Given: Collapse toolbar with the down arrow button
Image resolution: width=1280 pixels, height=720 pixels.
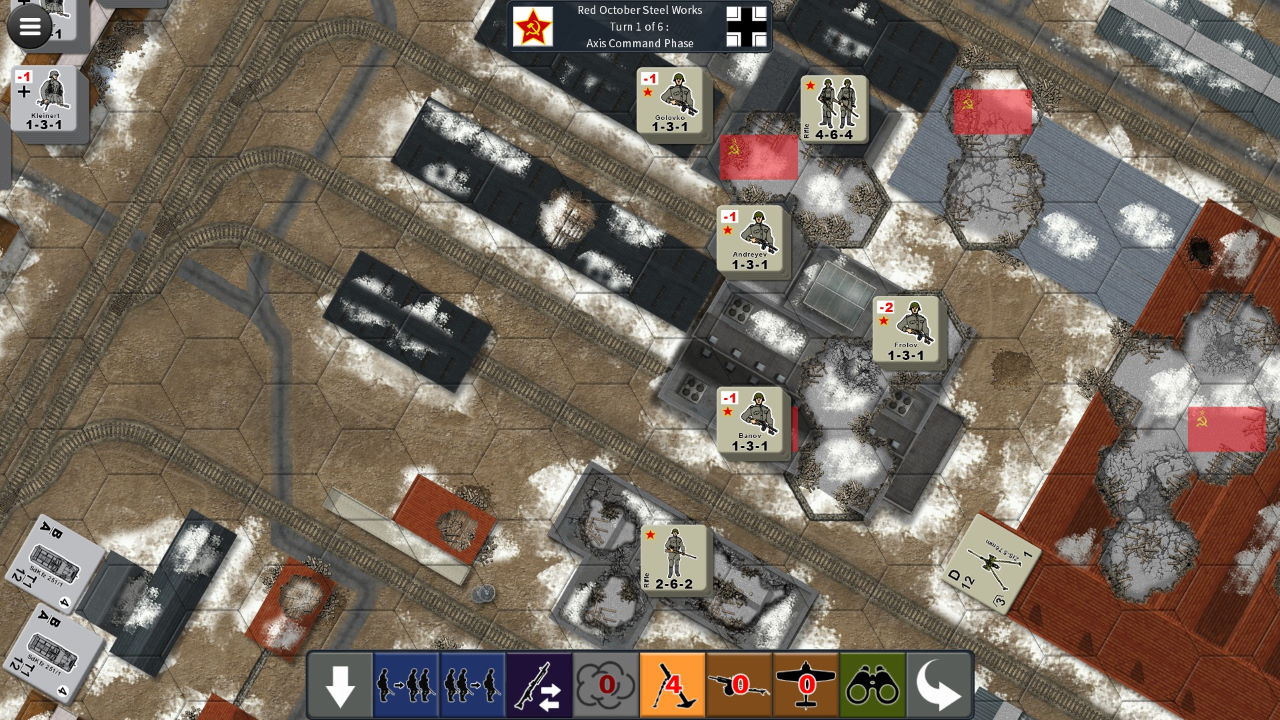Looking at the screenshot, I should [x=340, y=686].
